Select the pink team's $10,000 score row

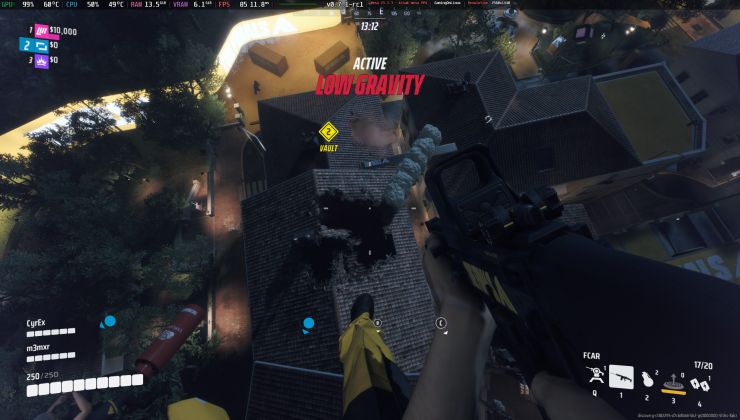click(50, 31)
